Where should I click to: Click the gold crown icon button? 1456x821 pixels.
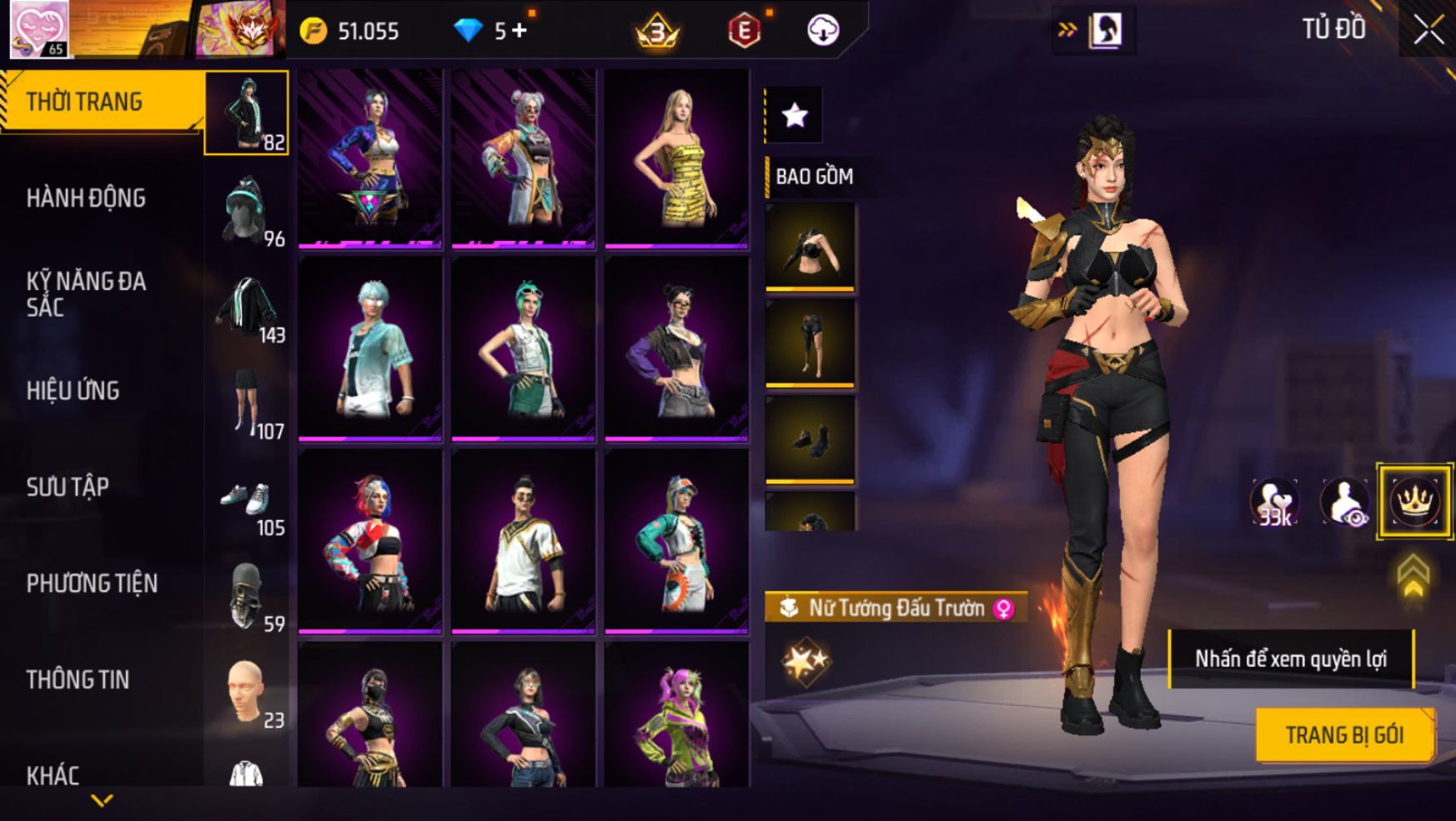(1413, 502)
